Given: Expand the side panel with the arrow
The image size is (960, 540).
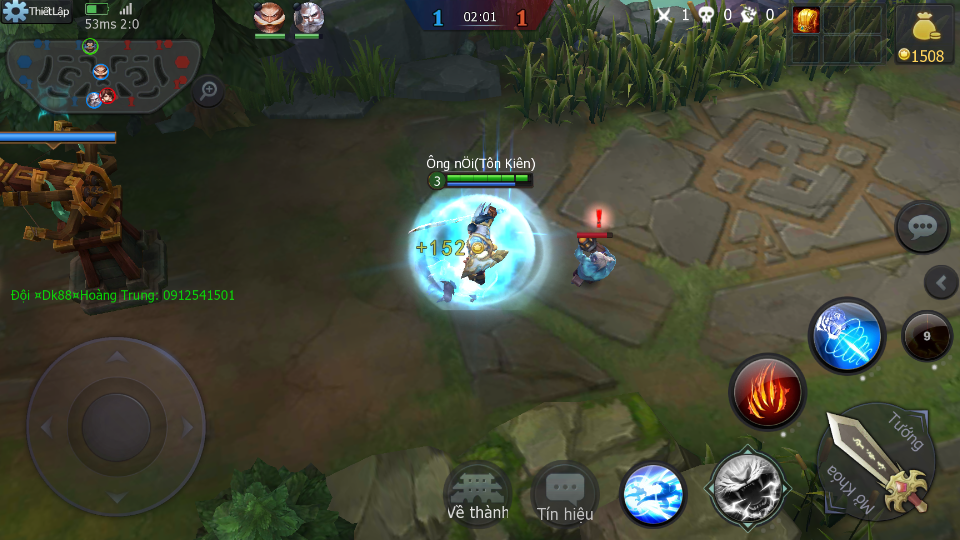Looking at the screenshot, I should (940, 283).
